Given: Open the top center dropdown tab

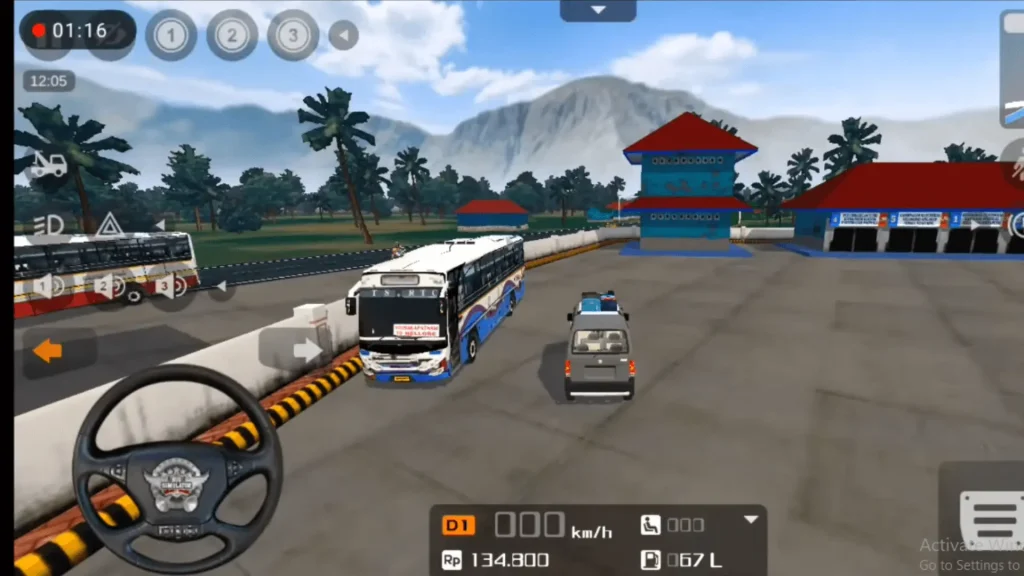Looking at the screenshot, I should [x=598, y=10].
